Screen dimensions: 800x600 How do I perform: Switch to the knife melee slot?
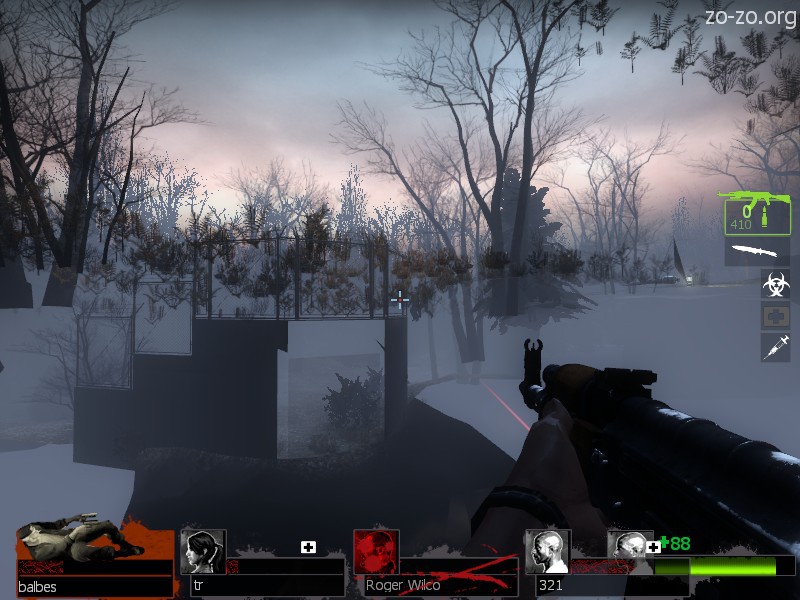click(x=756, y=252)
